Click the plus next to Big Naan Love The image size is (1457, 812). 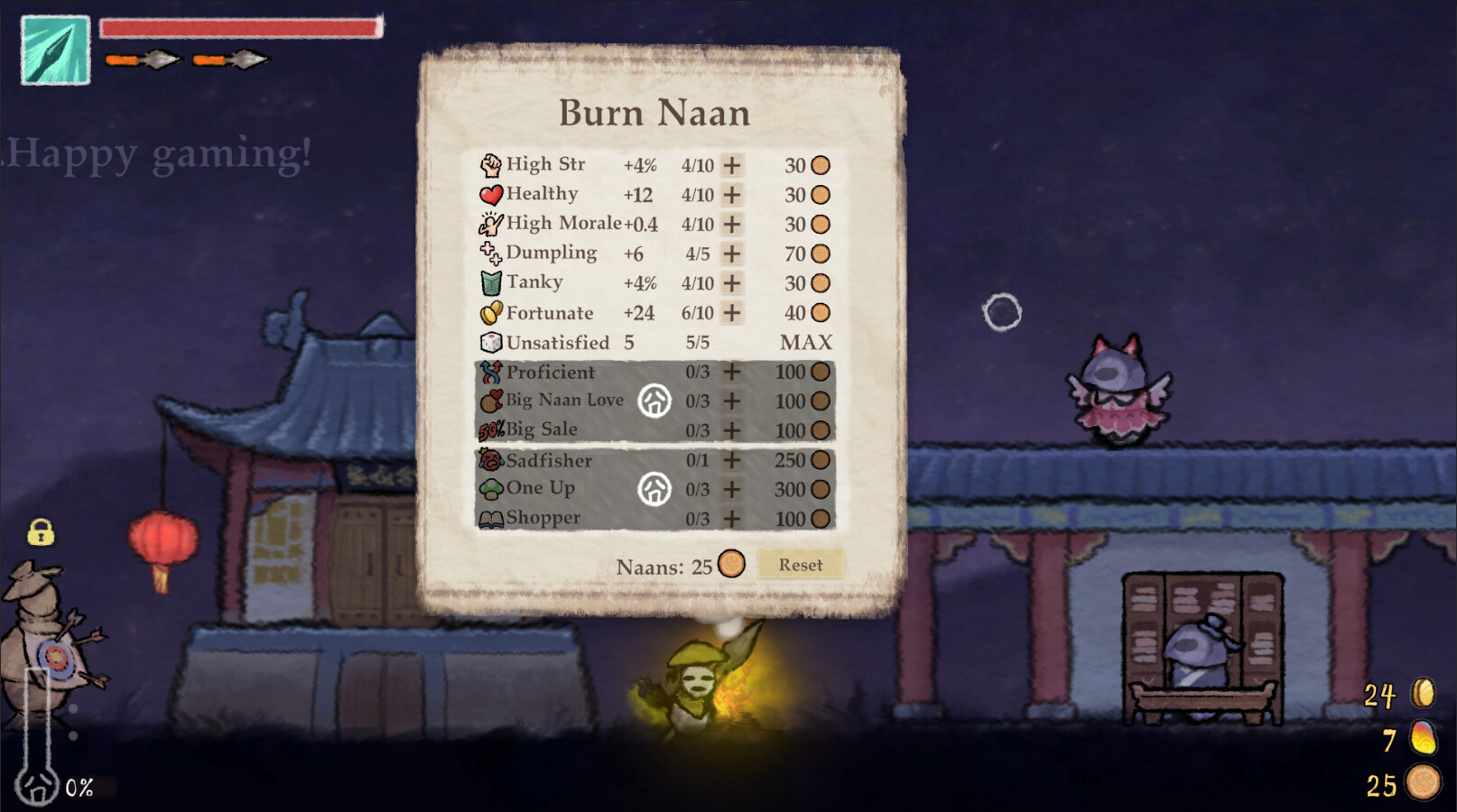(x=732, y=401)
